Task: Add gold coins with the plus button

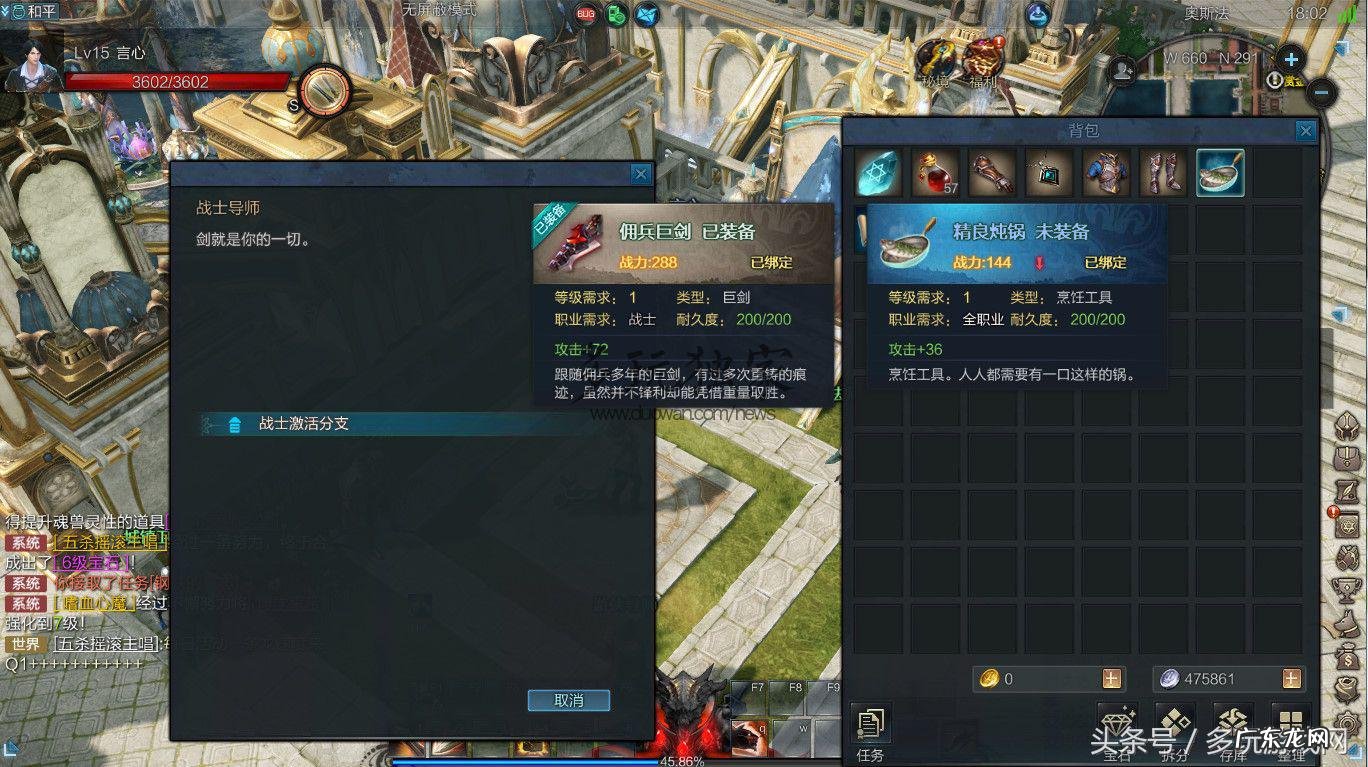Action: pos(1111,679)
